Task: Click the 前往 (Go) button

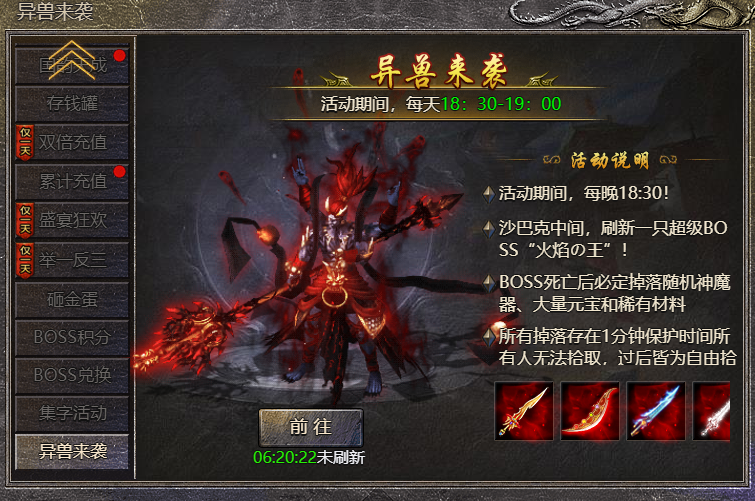Action: click(310, 427)
